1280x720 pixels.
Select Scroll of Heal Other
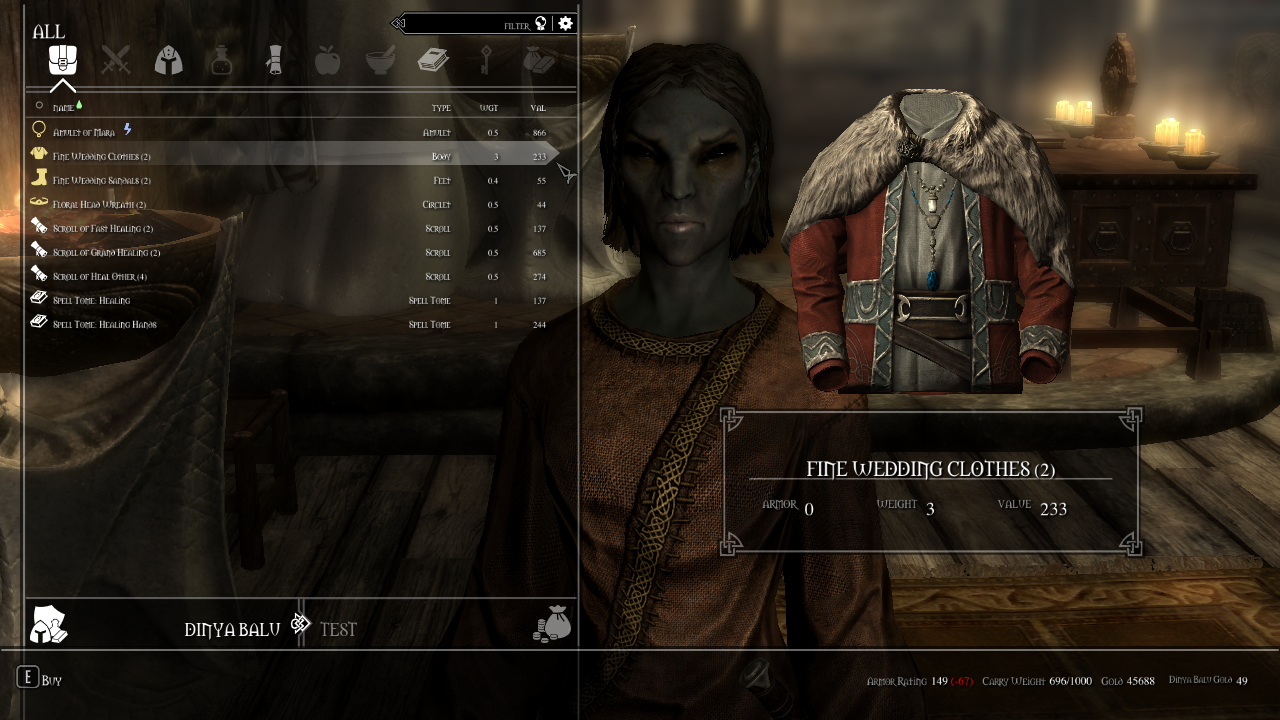[x=100, y=276]
